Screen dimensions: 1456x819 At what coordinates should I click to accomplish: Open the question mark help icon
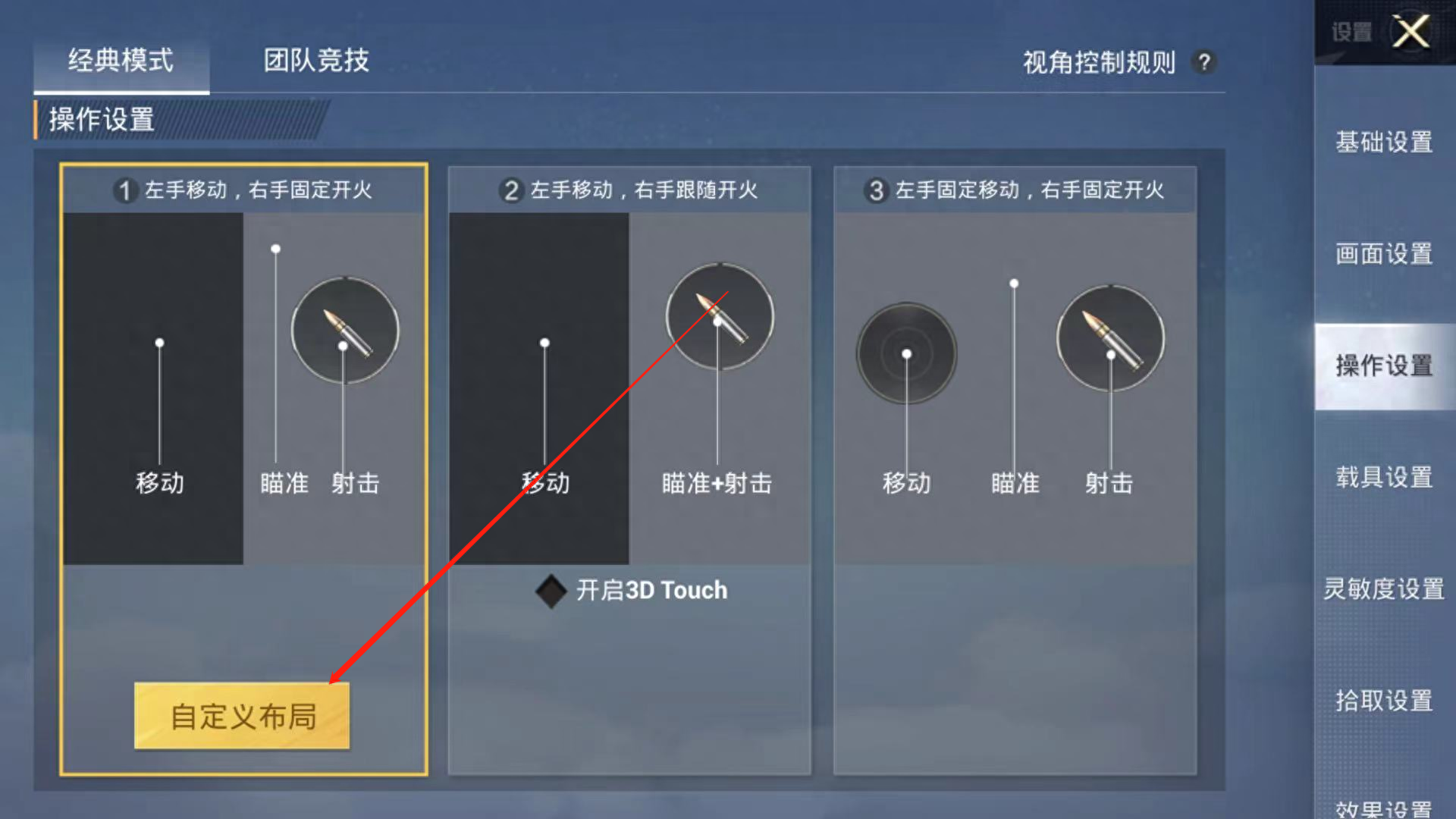(1204, 63)
